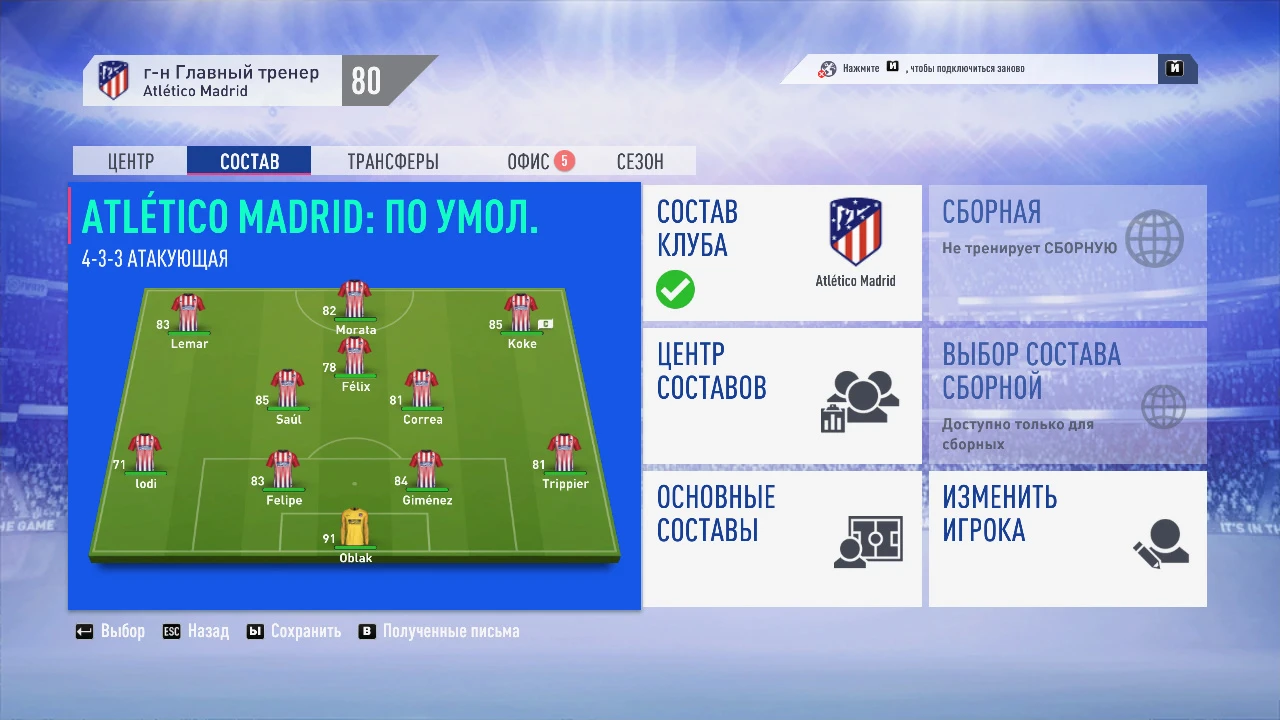This screenshot has width=1280, height=720.
Task: Click the manager rating badge showing 80
Action: (368, 80)
